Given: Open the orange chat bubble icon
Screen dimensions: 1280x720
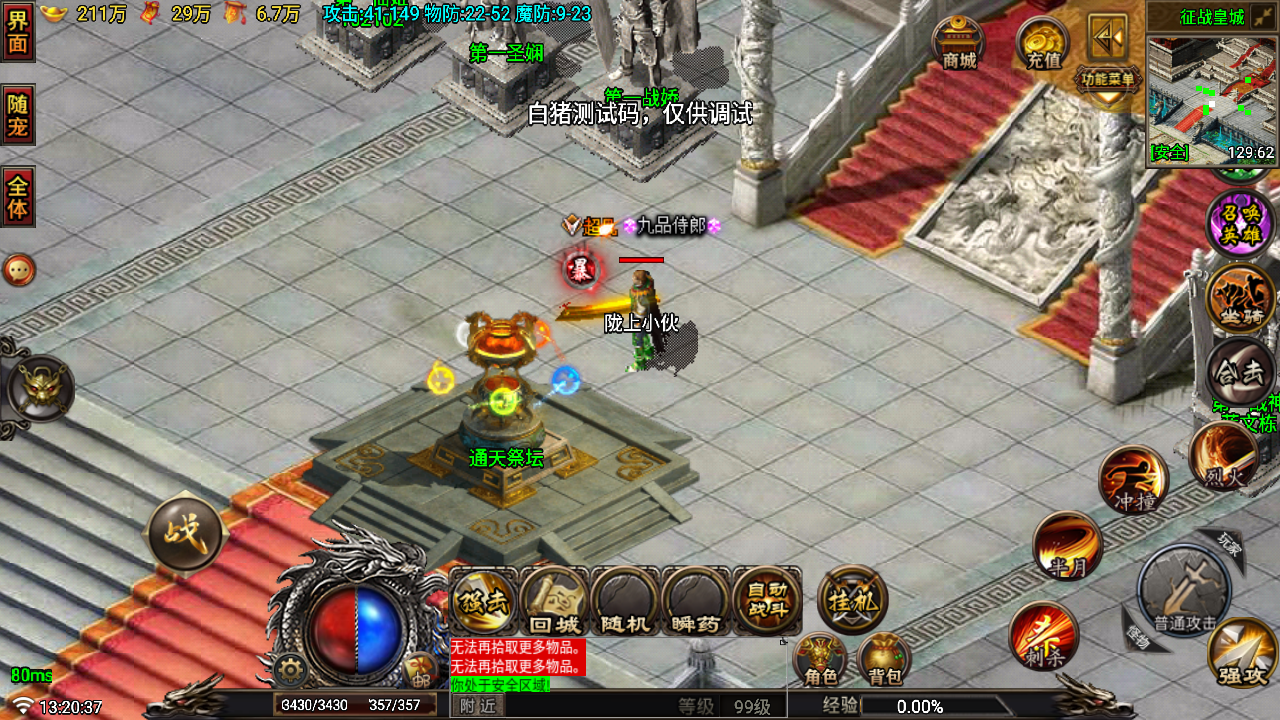Looking at the screenshot, I should tap(19, 270).
